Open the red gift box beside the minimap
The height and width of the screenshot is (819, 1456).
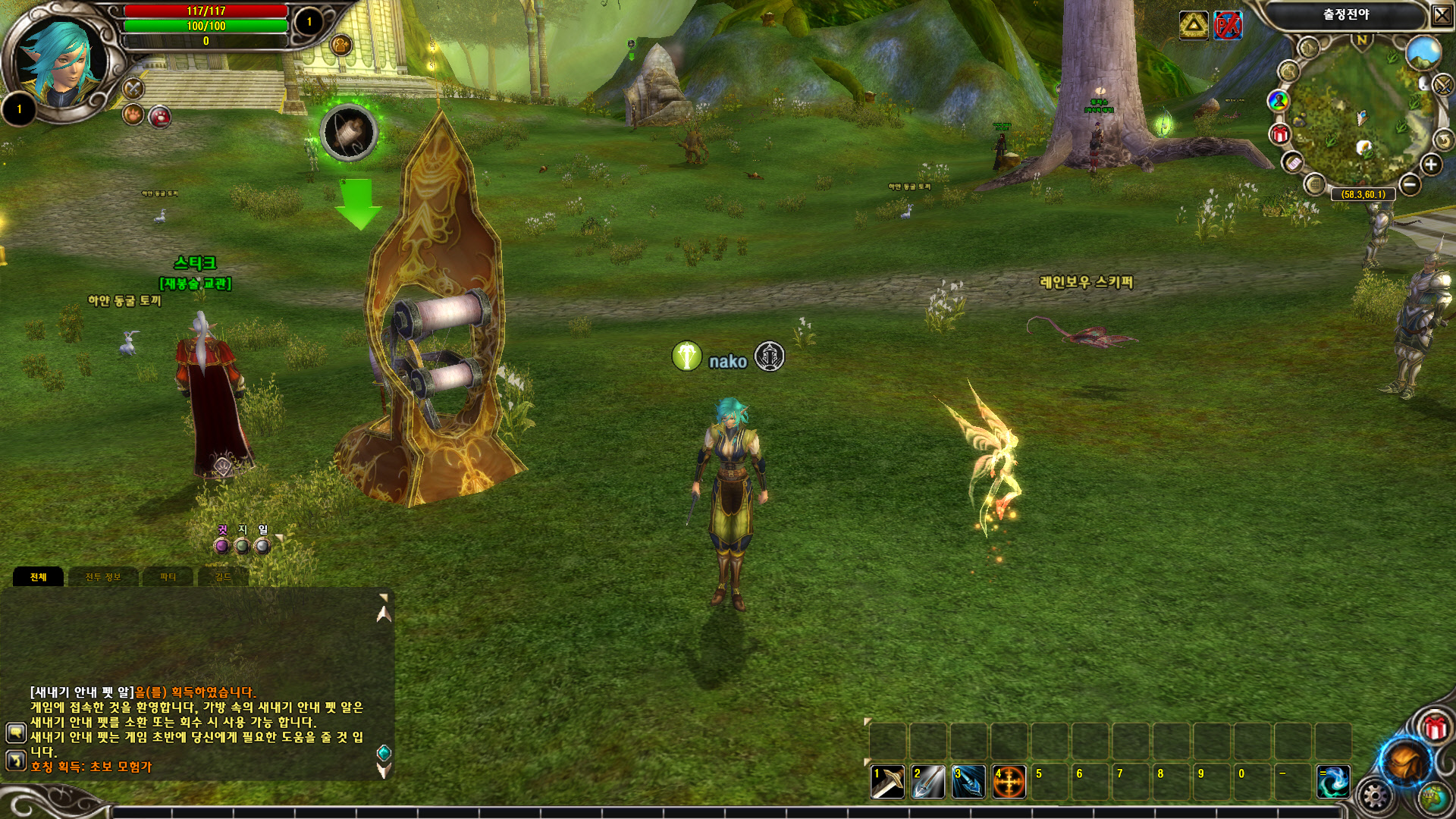(x=1280, y=135)
